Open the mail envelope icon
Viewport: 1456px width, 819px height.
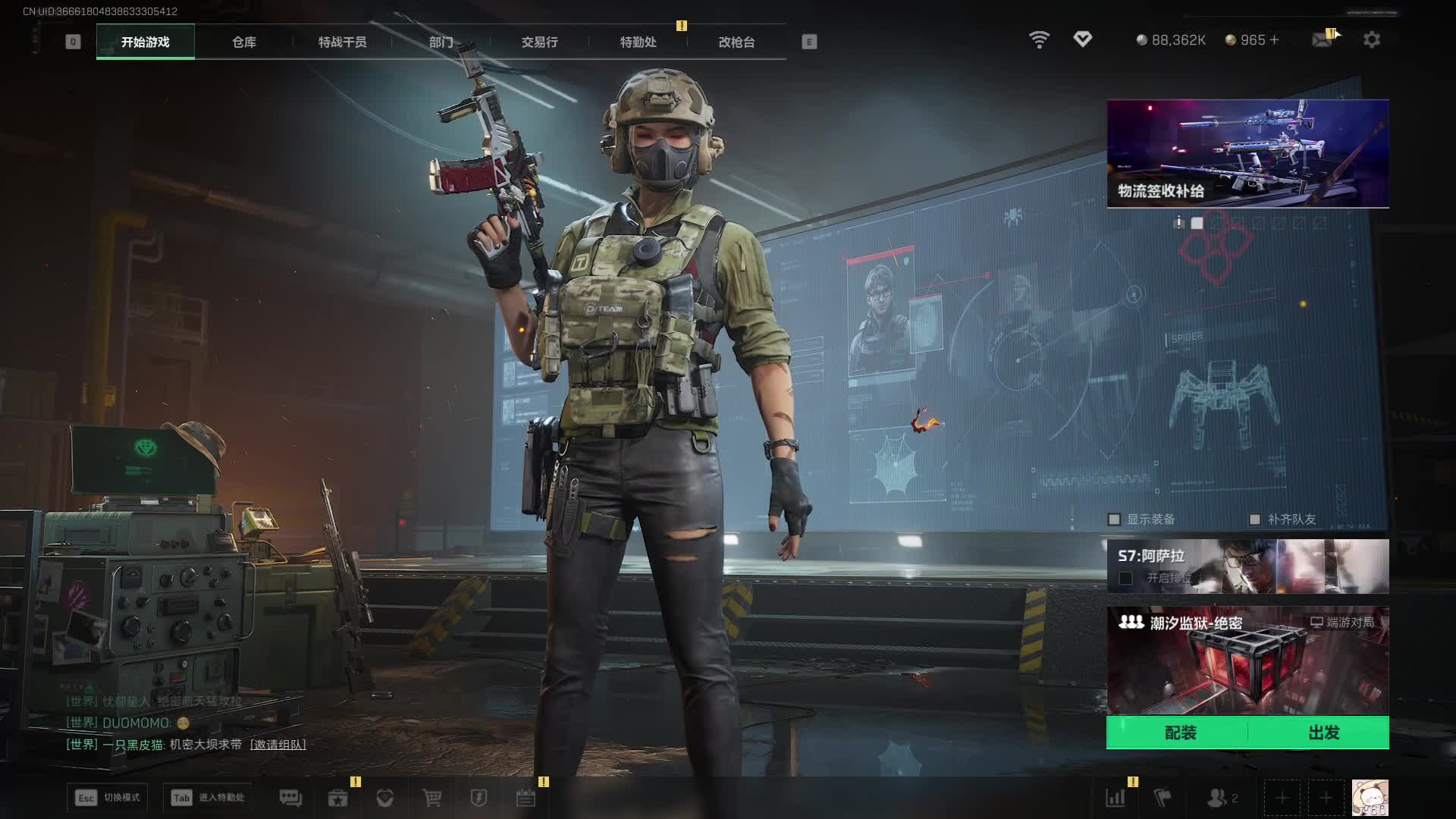(1323, 39)
